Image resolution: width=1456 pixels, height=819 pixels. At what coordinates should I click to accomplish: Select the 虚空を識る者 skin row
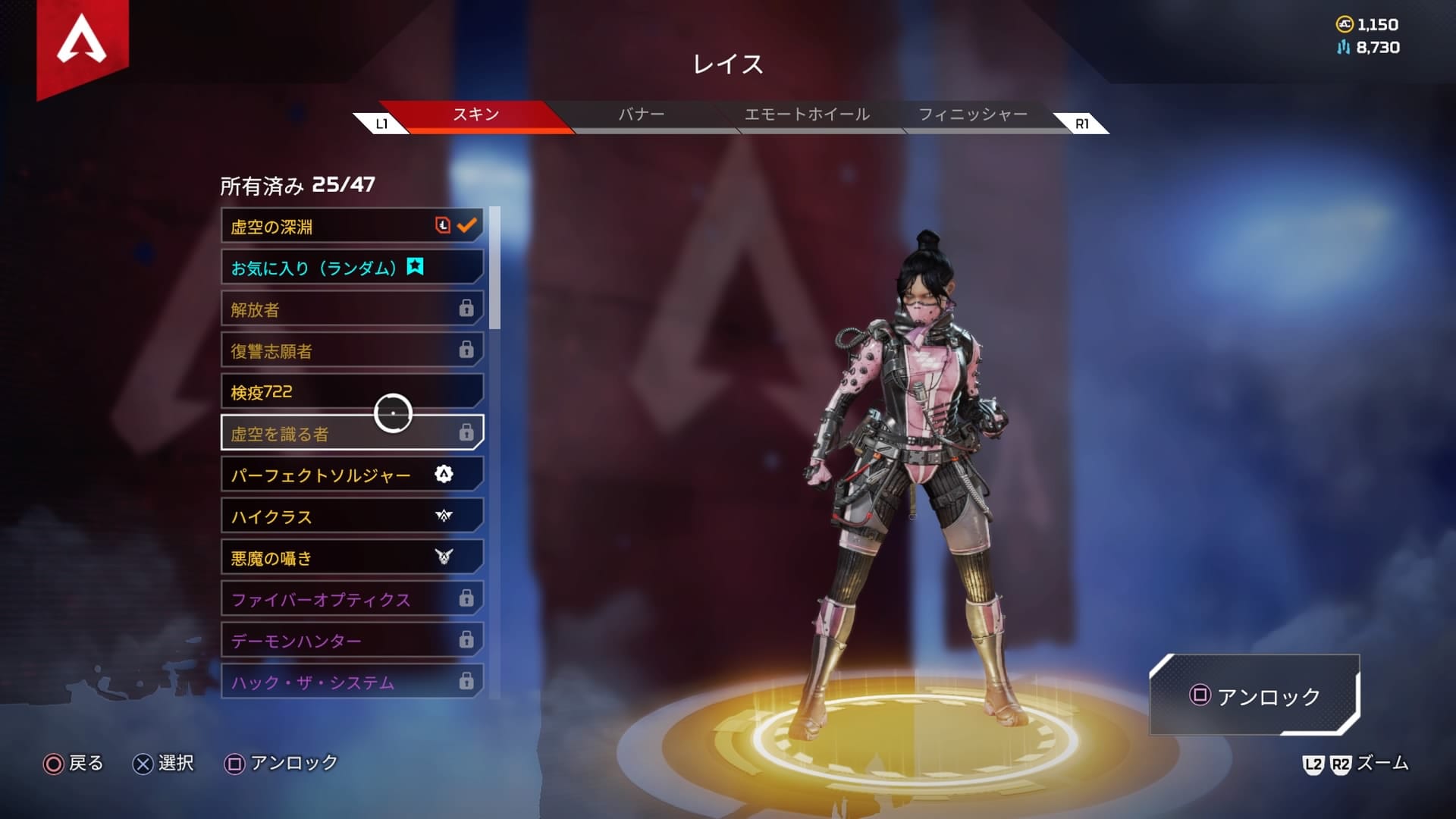pos(352,433)
